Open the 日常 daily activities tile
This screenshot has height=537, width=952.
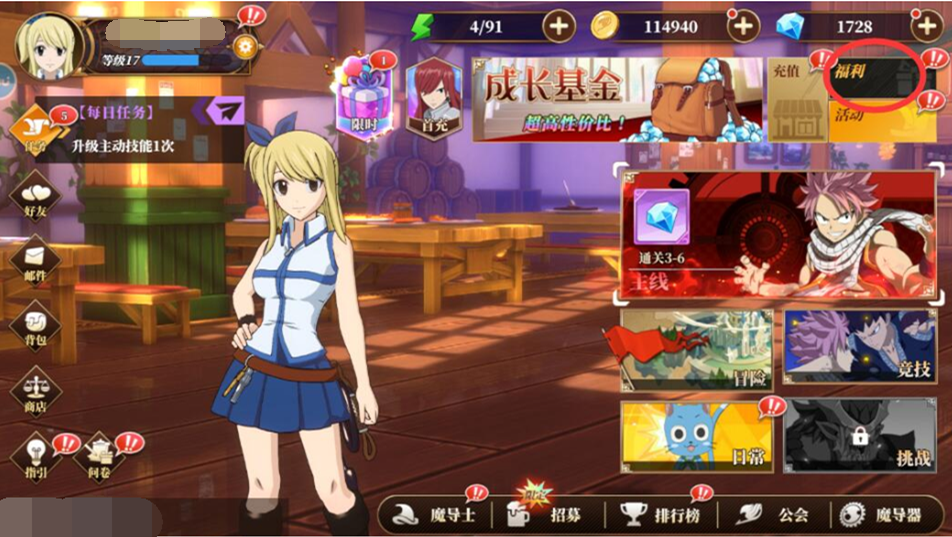(x=696, y=436)
